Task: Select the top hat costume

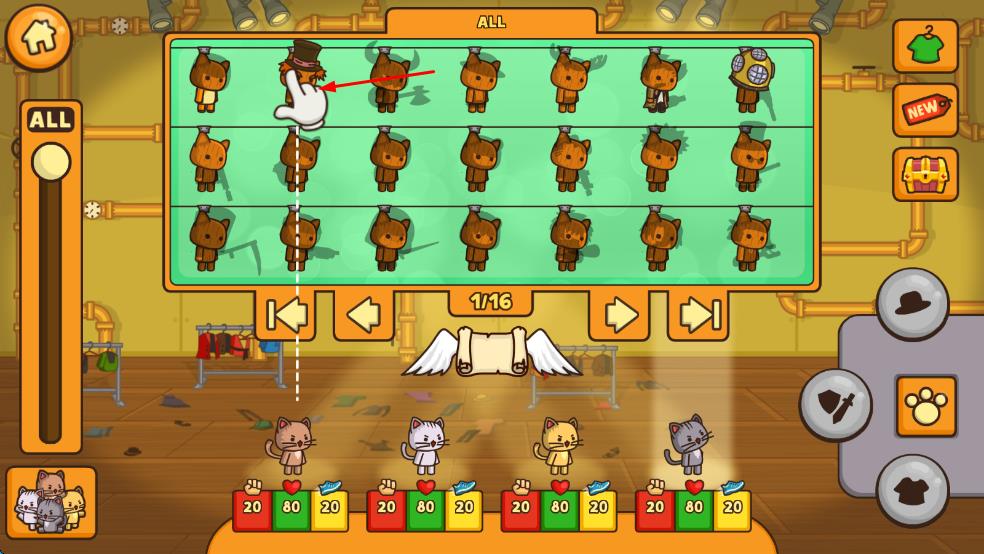Action: (299, 78)
